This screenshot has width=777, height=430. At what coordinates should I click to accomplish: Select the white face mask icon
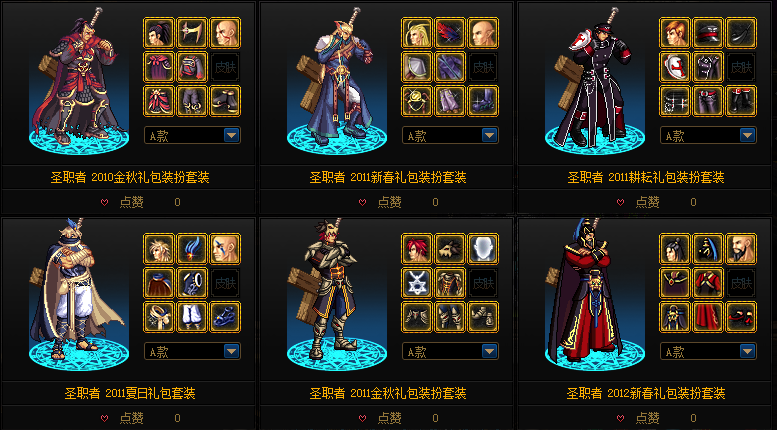(483, 249)
